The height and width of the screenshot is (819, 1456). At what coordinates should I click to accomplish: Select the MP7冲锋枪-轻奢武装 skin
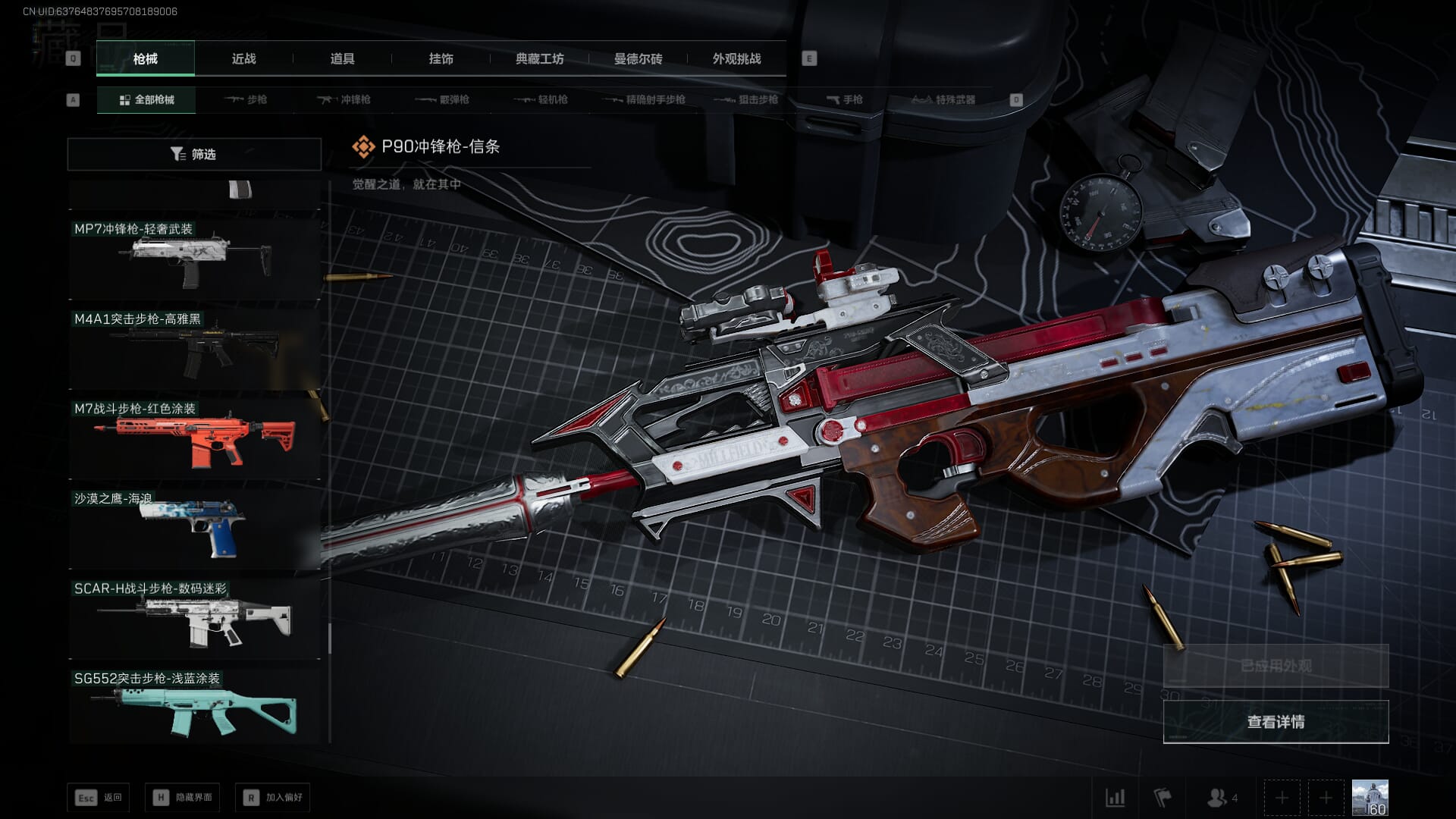pyautogui.click(x=195, y=258)
